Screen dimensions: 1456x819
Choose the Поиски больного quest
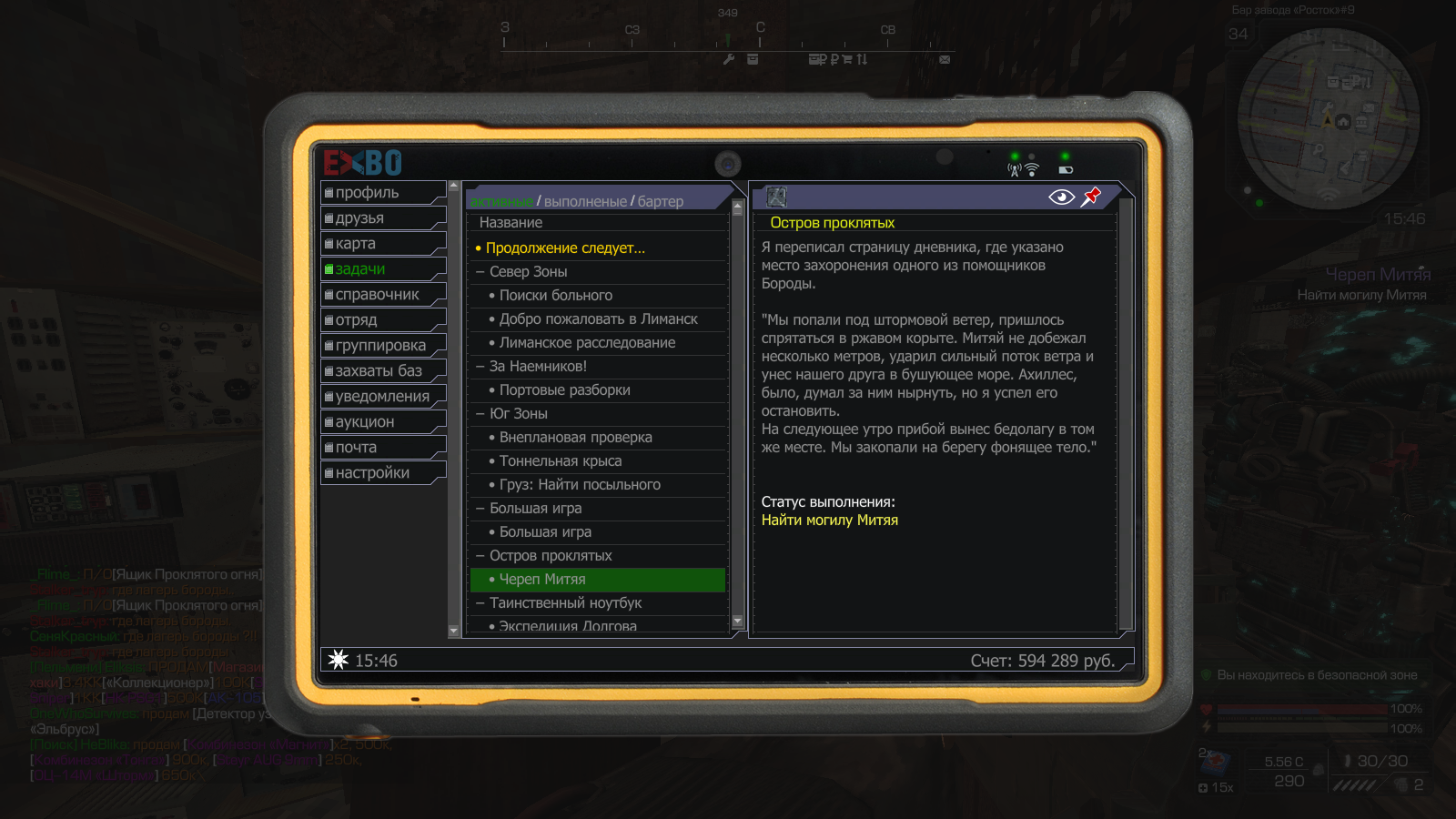click(x=555, y=296)
